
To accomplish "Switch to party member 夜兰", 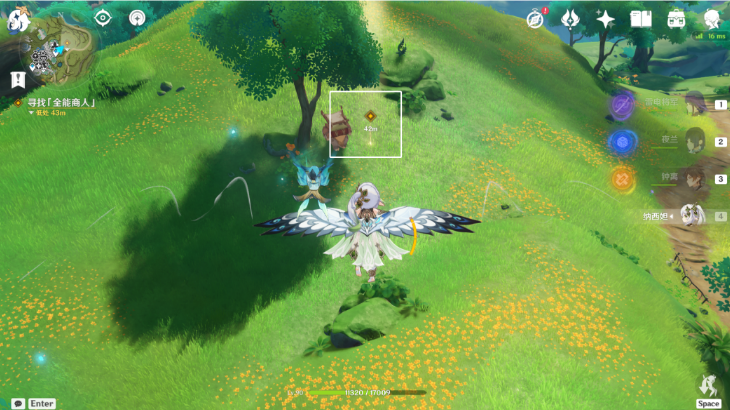I will [x=694, y=141].
